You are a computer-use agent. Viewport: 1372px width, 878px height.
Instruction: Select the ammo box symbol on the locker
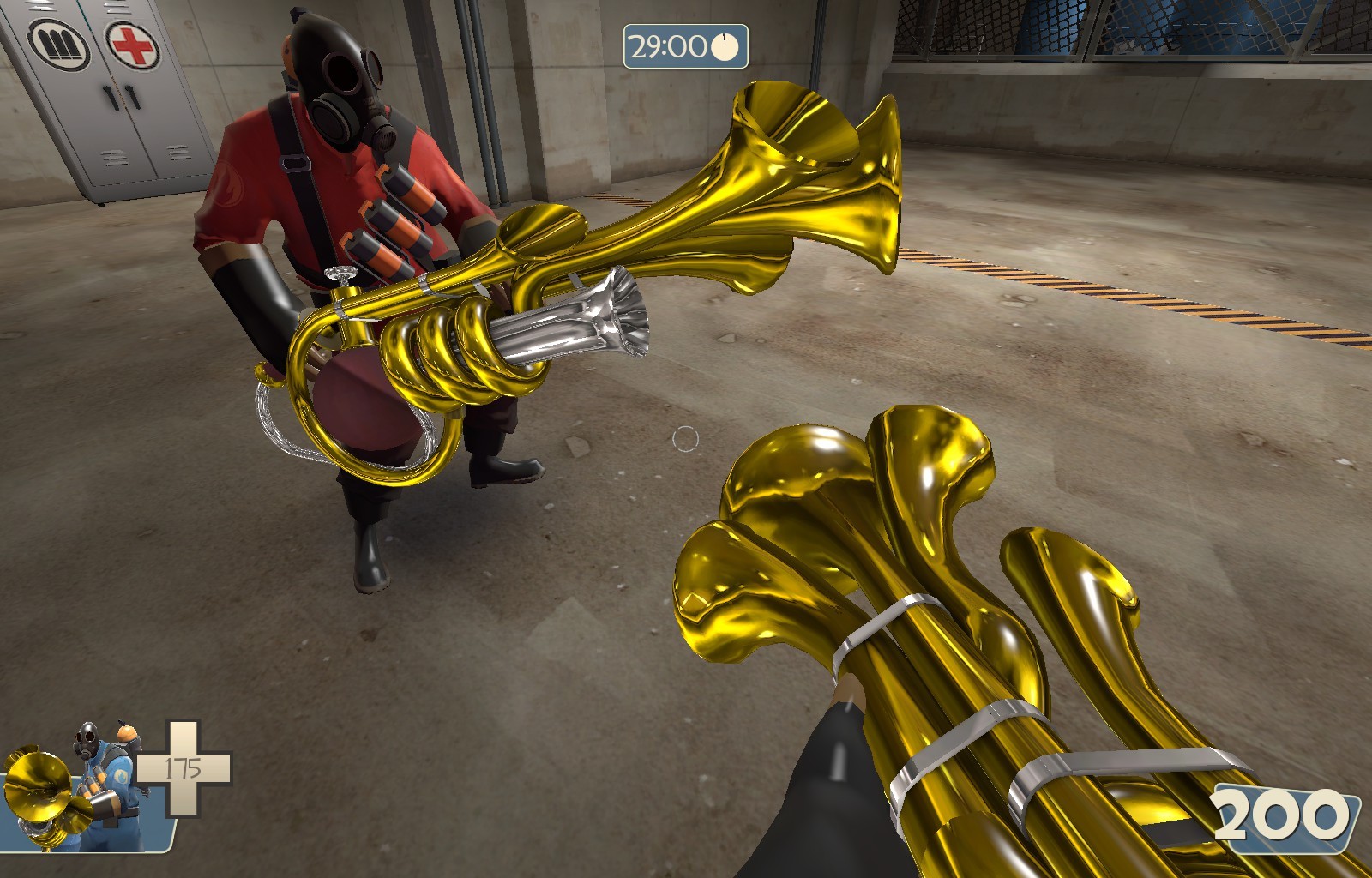60,45
